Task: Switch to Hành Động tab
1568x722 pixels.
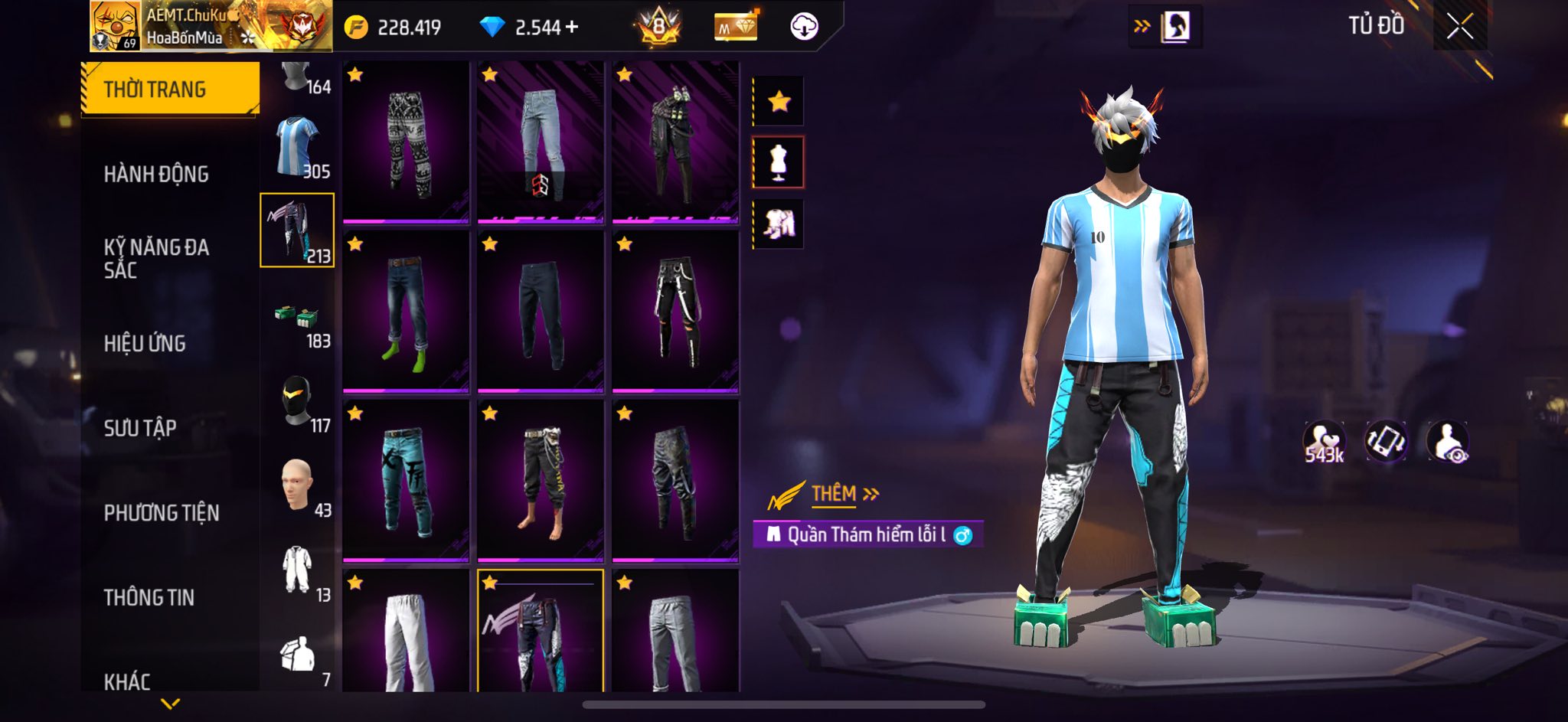Action: [x=156, y=175]
